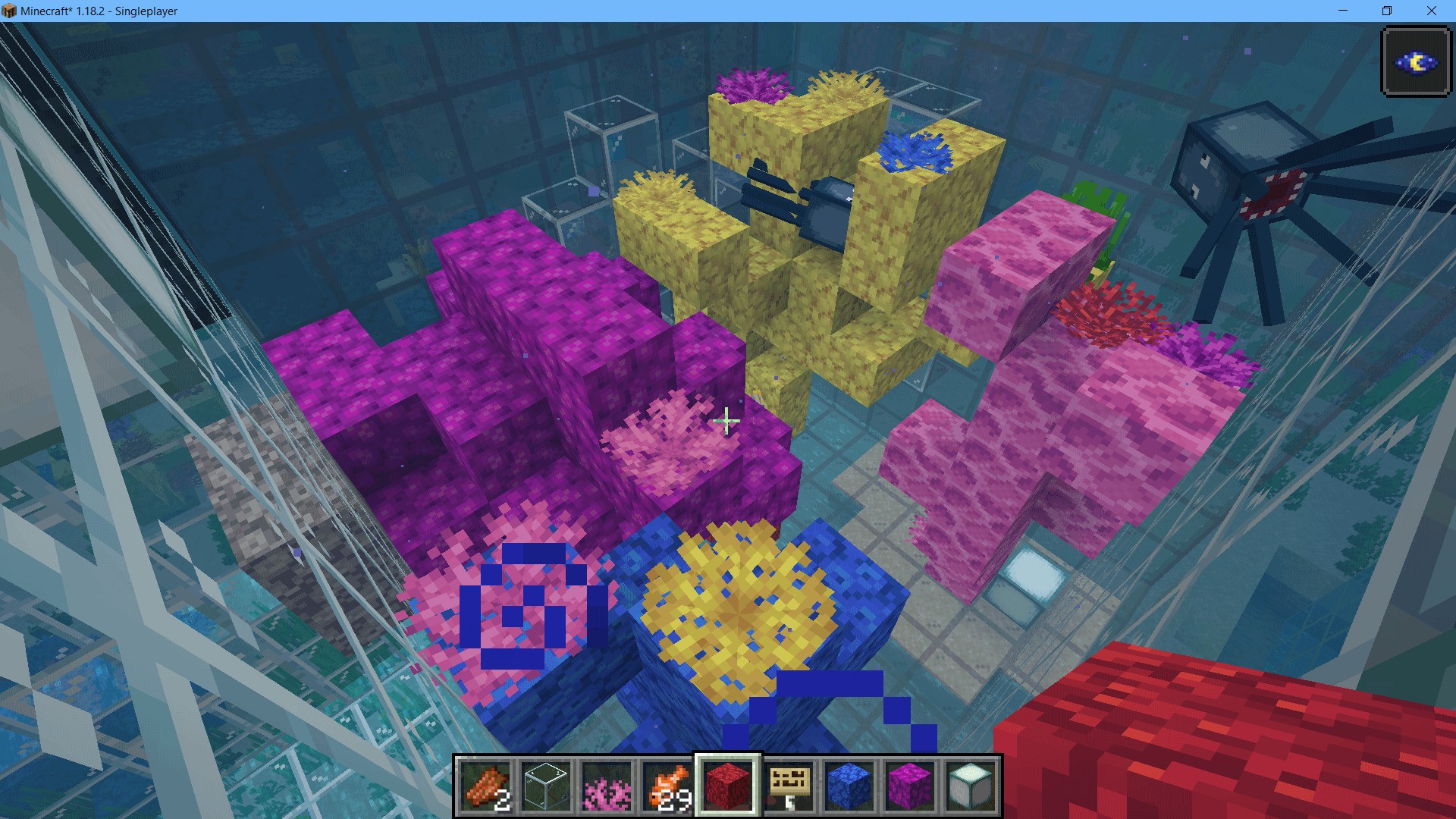This screenshot has height=819, width=1456.
Task: Select the glass block hotbar slot
Action: coord(546,786)
